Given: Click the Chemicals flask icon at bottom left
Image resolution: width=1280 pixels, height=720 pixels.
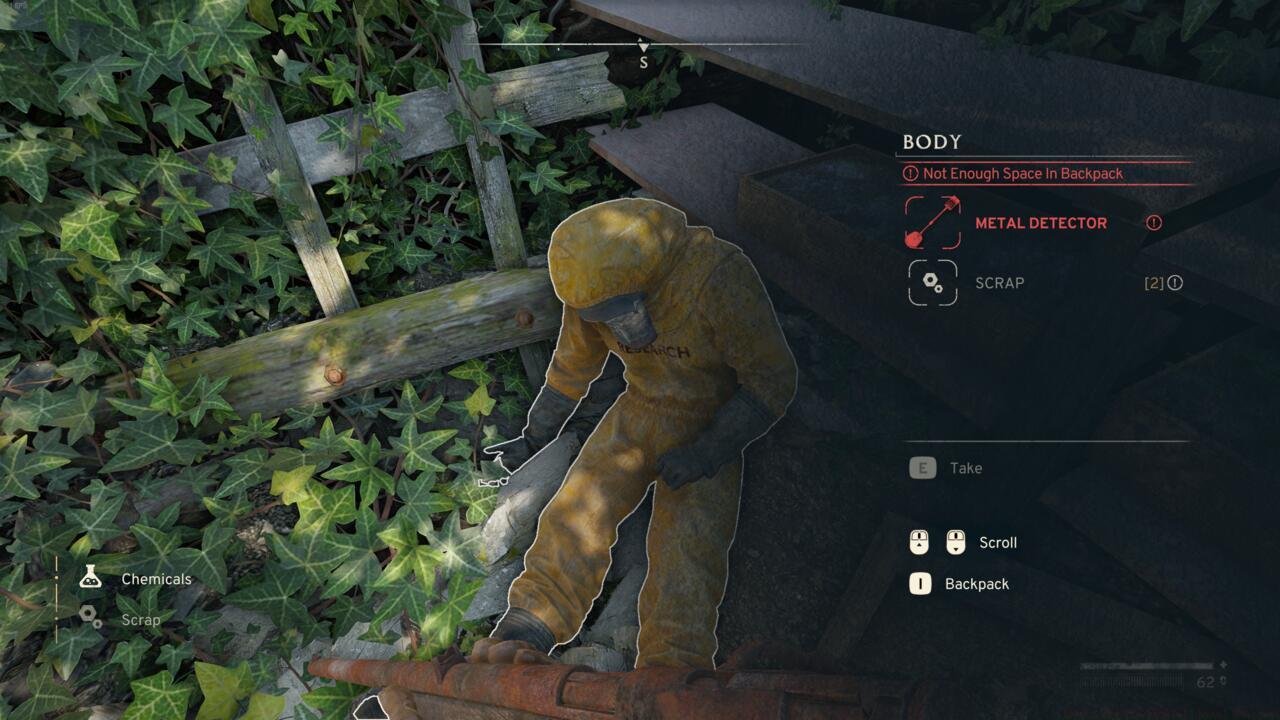Looking at the screenshot, I should [x=91, y=578].
